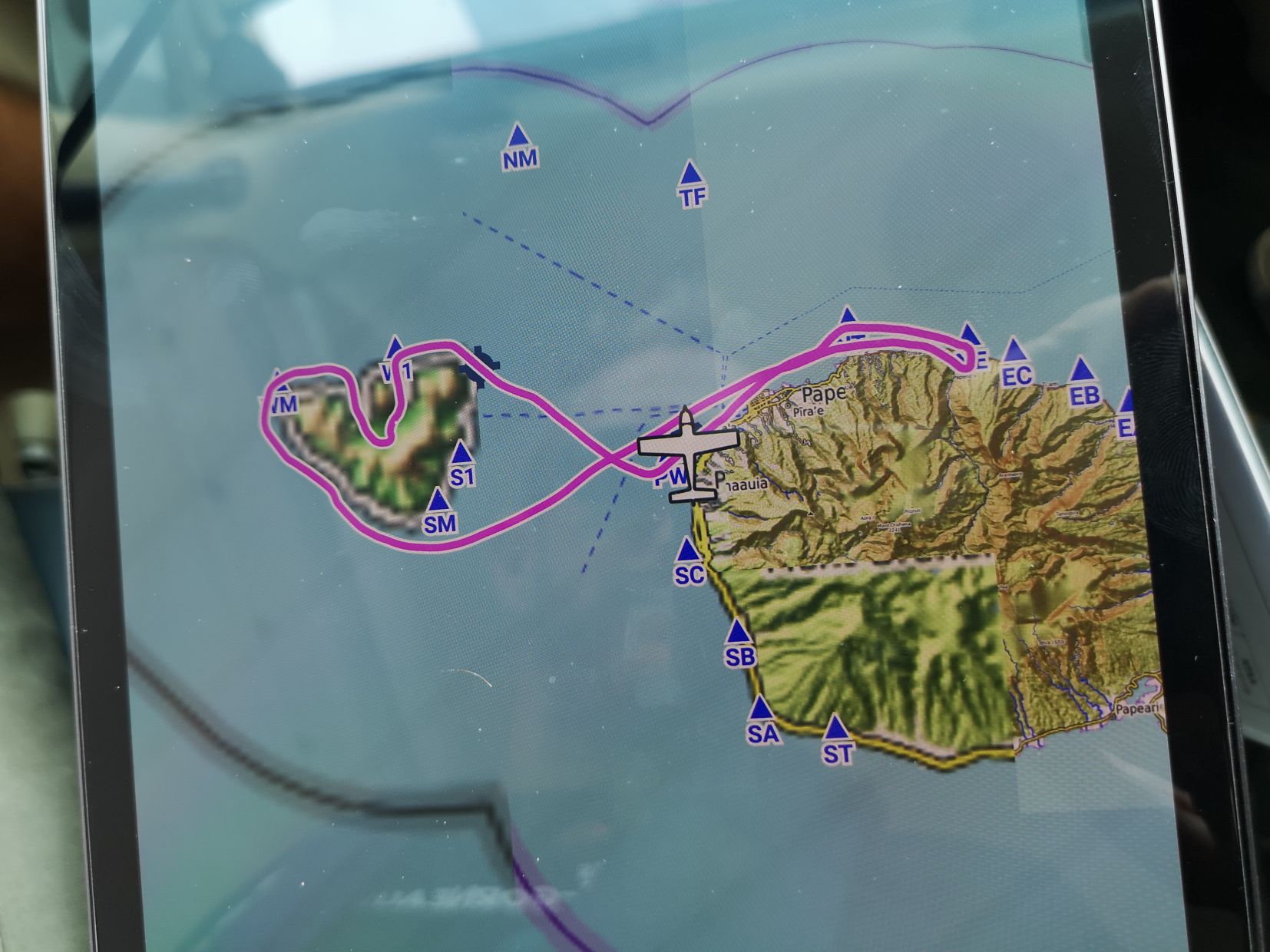The image size is (1270, 952).
Task: Click the WM waypoint marker
Action: pos(281,384)
